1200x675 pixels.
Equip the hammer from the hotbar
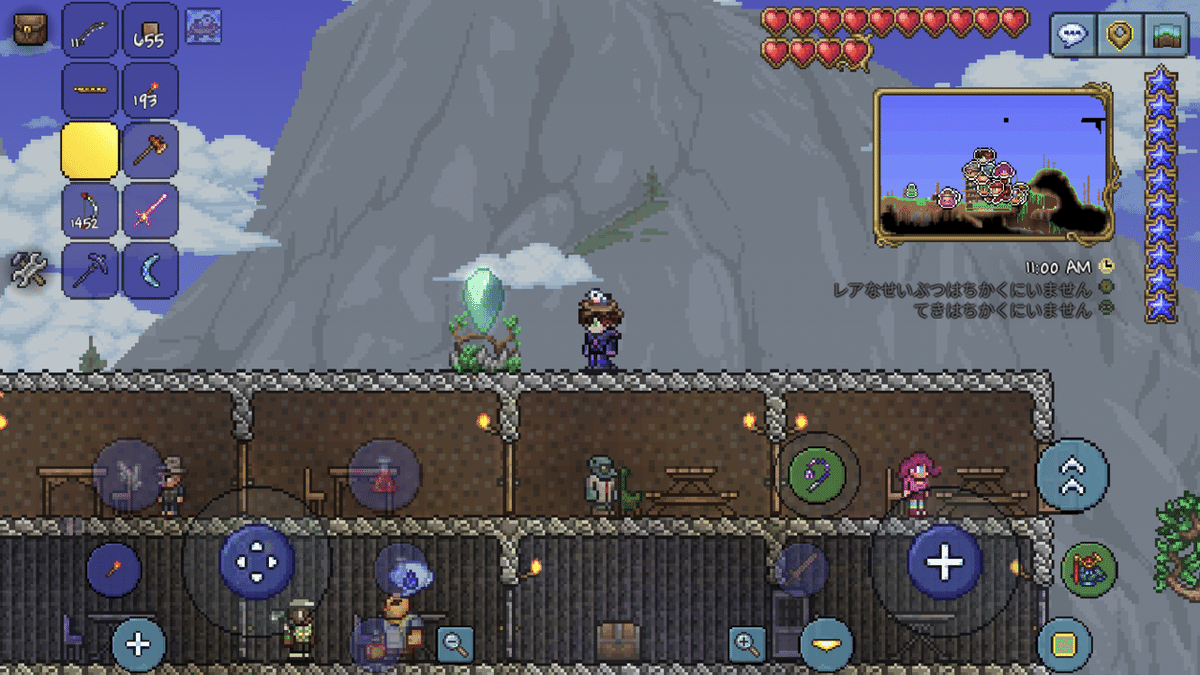click(x=150, y=151)
